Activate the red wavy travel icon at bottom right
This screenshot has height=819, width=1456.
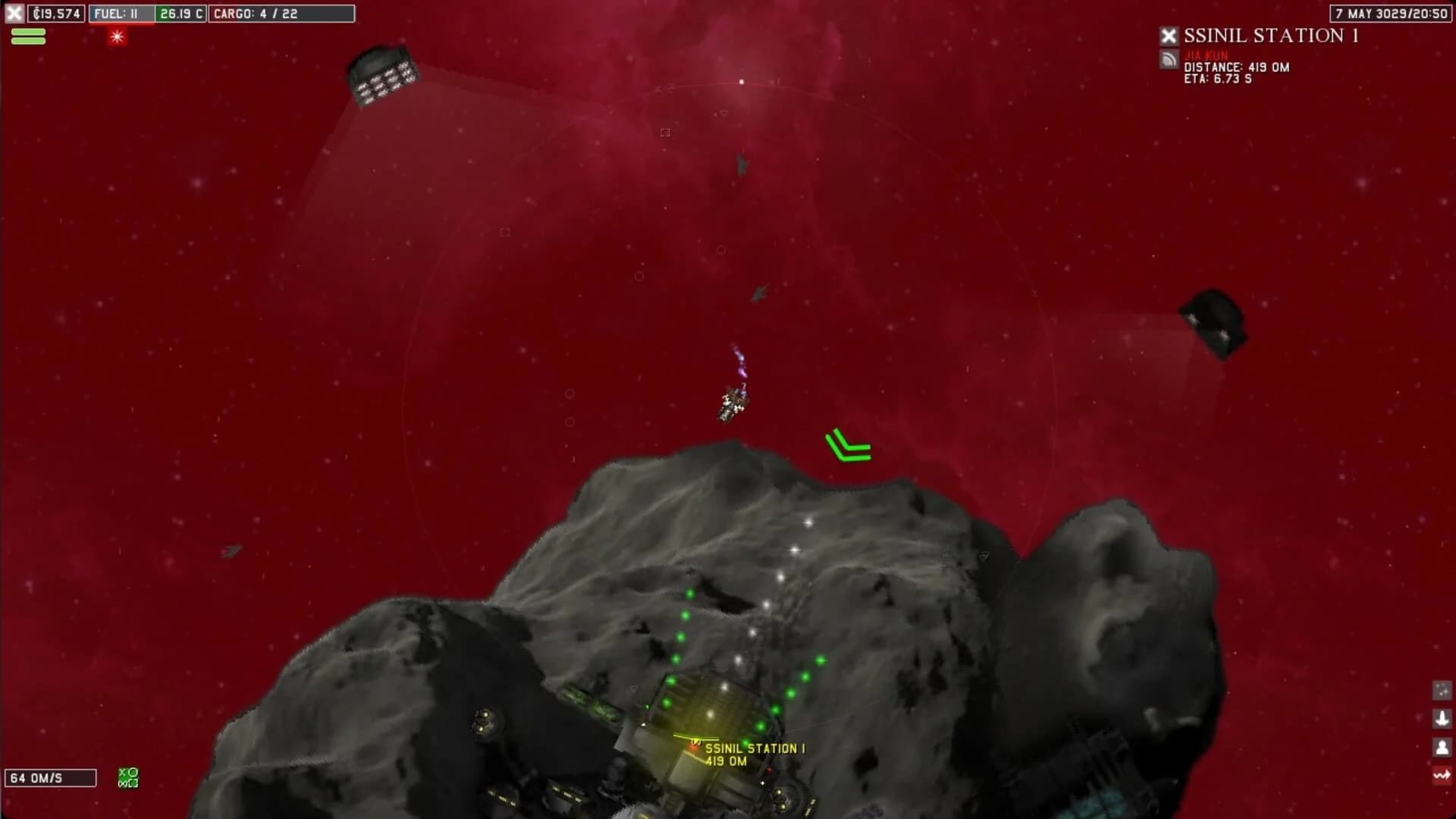(x=1442, y=775)
